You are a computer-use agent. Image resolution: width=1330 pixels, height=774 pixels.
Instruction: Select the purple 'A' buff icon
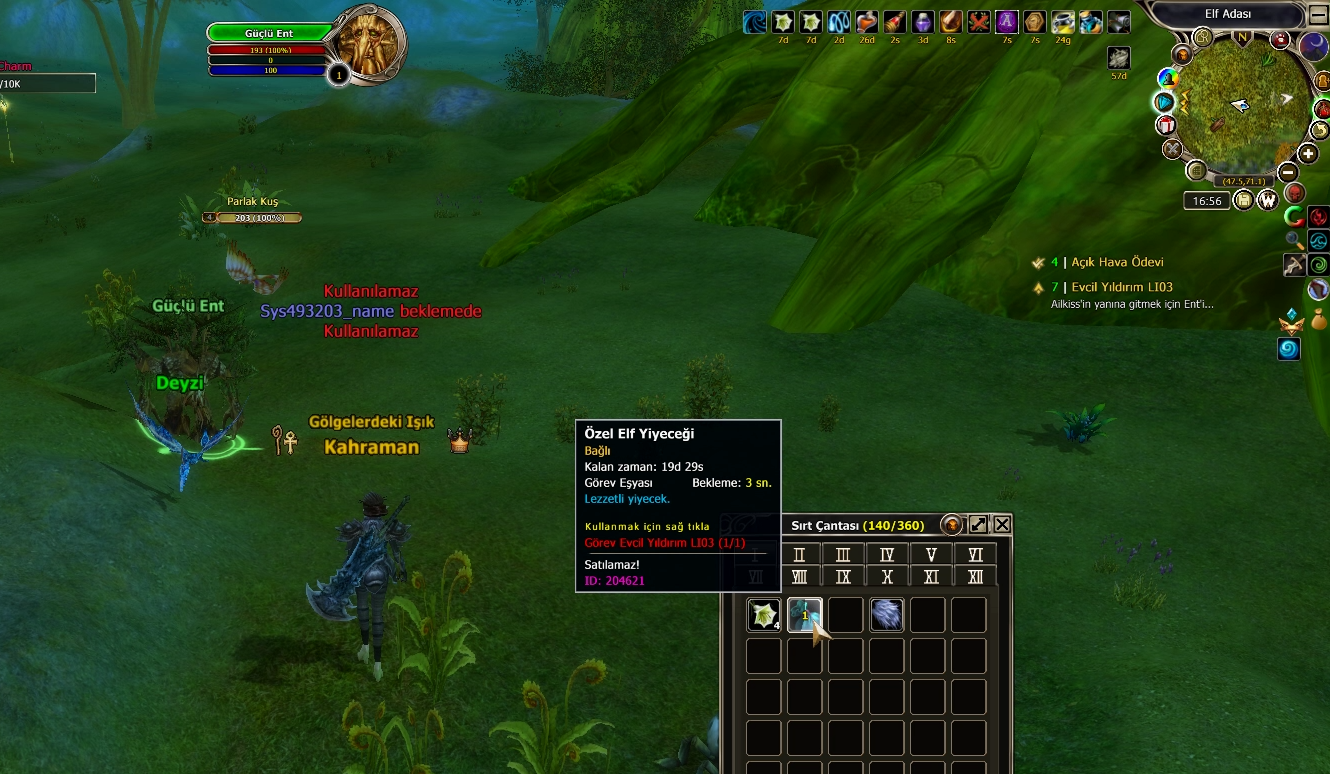coord(1006,22)
